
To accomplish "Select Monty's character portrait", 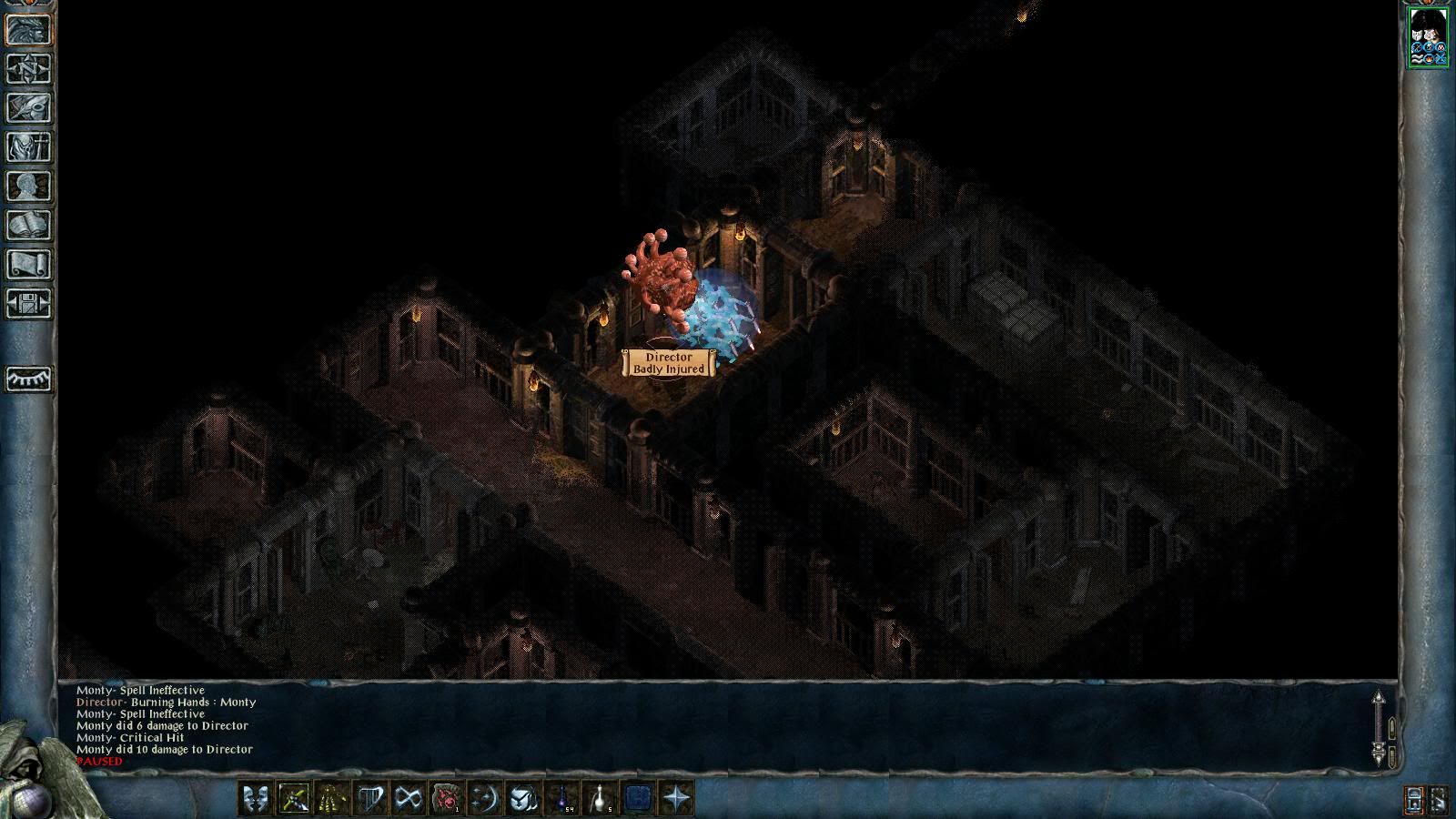I will pyautogui.click(x=1428, y=36).
